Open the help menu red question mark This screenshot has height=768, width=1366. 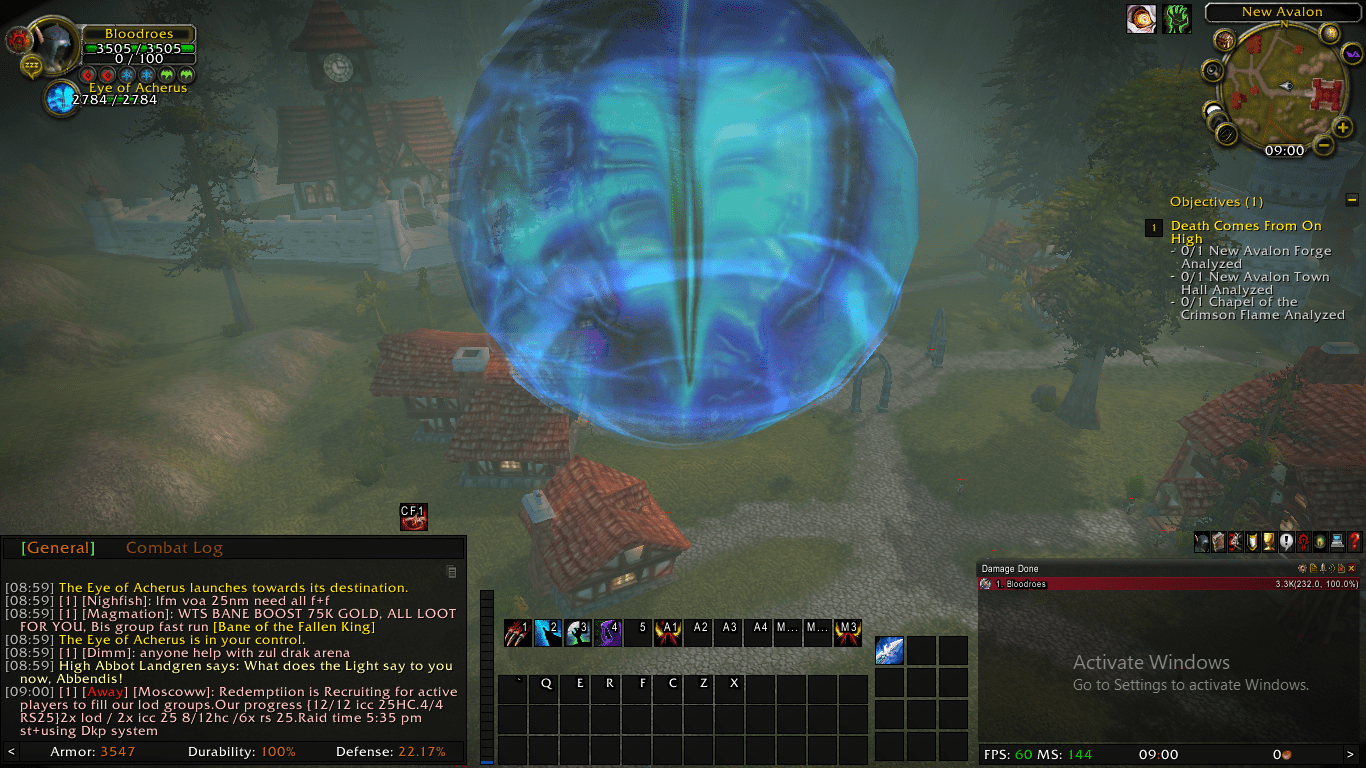point(1354,542)
